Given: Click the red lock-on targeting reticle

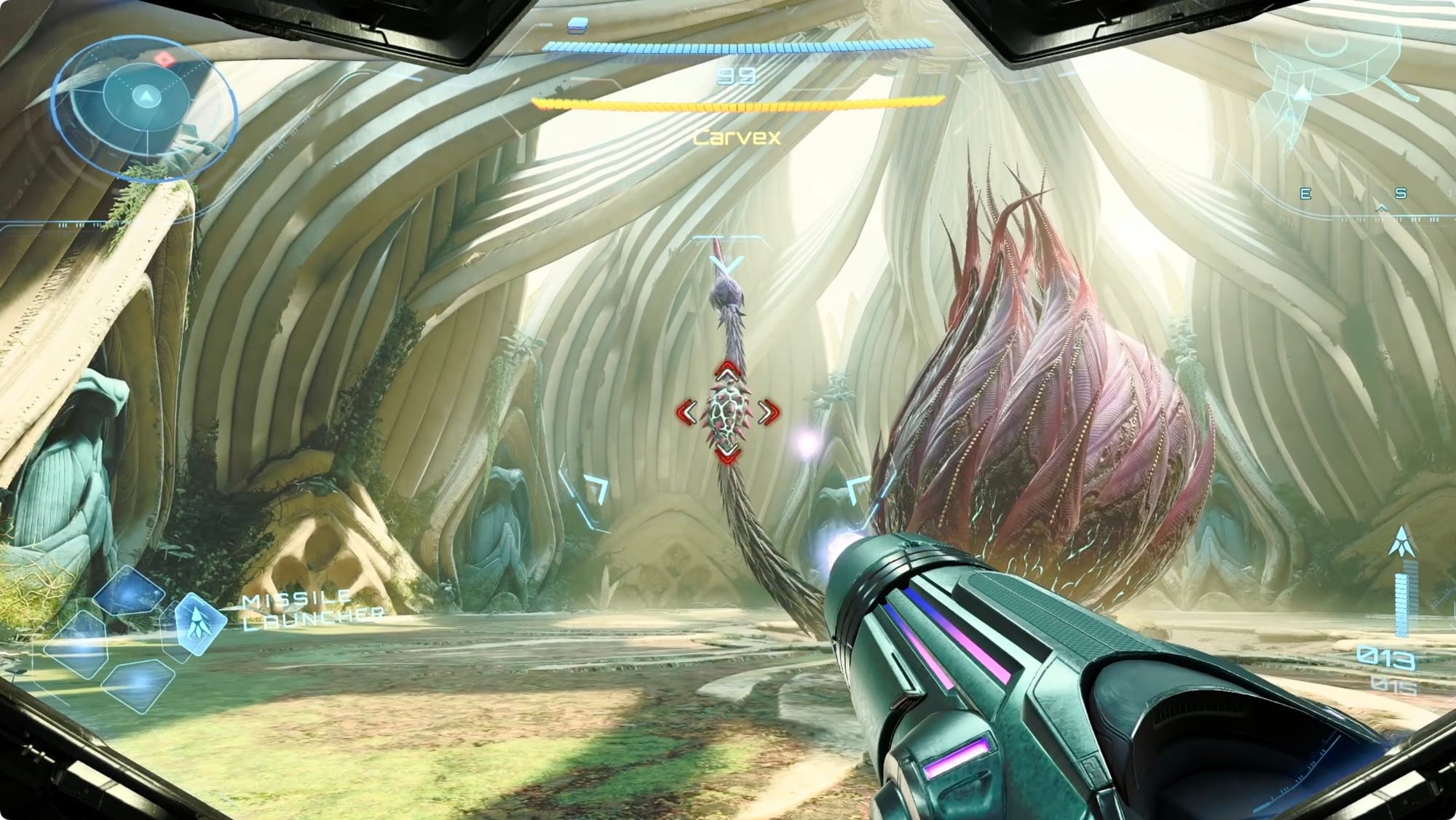Looking at the screenshot, I should click(x=728, y=413).
